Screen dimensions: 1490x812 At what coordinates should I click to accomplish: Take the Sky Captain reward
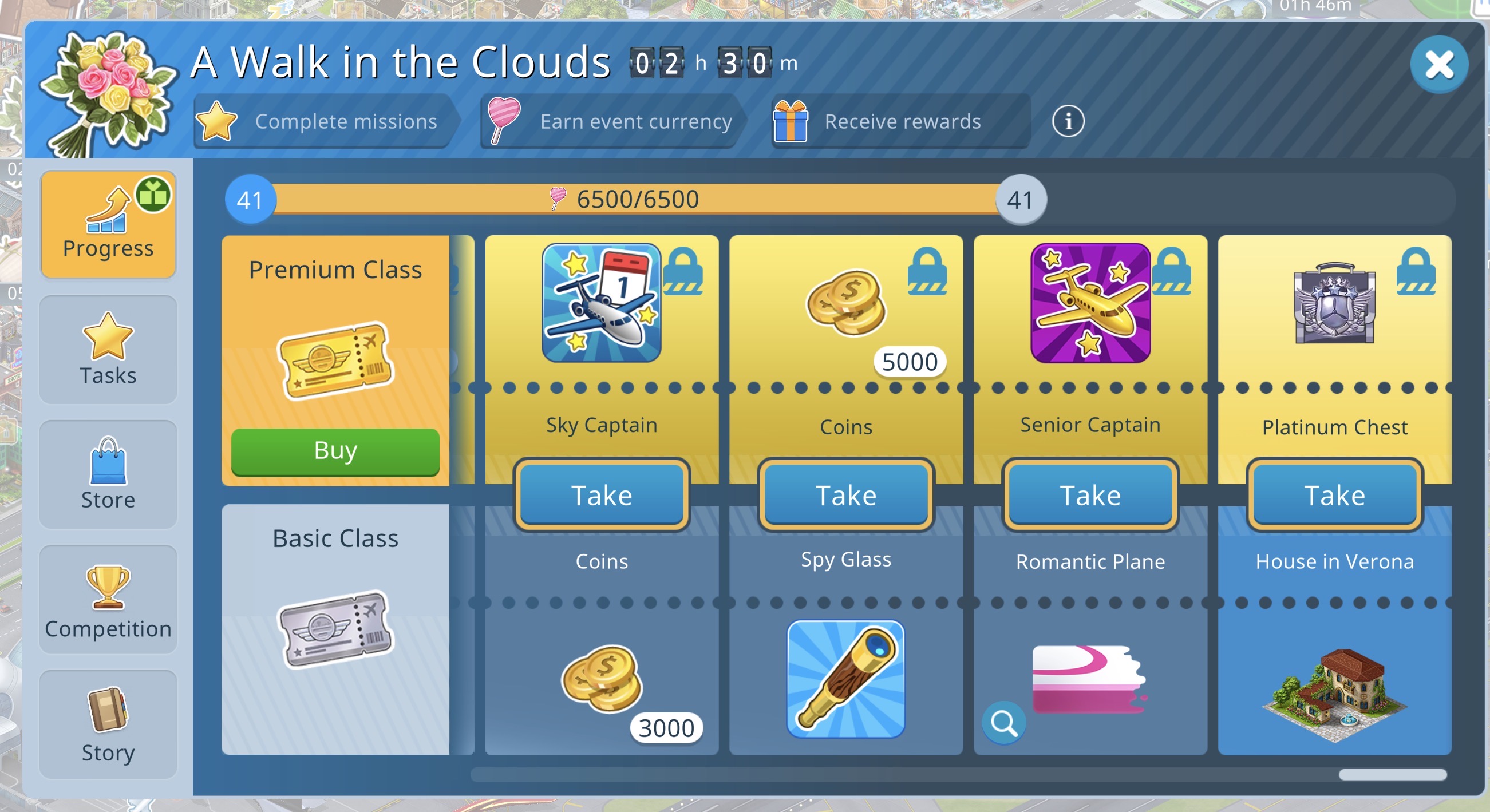pos(602,495)
